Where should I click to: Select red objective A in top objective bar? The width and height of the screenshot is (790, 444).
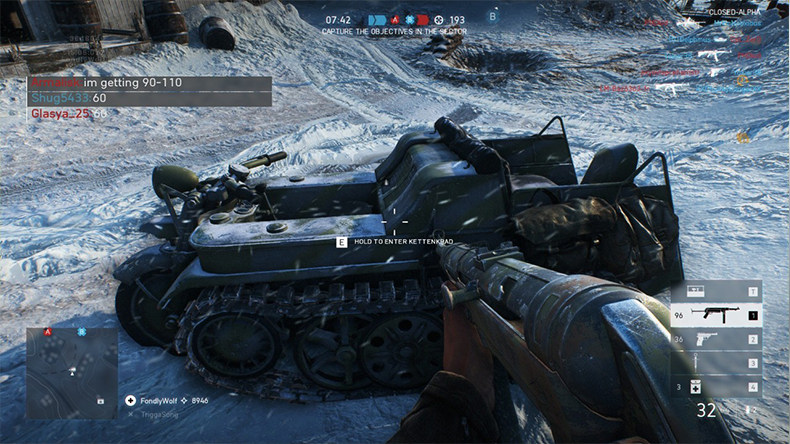[x=395, y=19]
